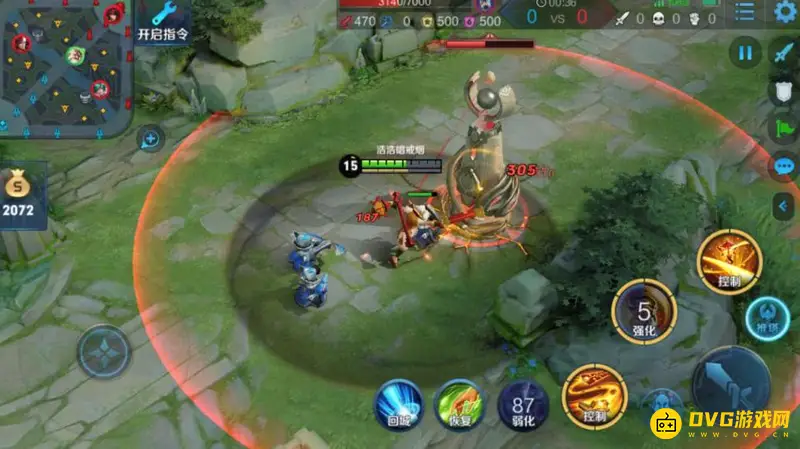Open the minimap in the corner
800x449 pixels.
pos(66,66)
